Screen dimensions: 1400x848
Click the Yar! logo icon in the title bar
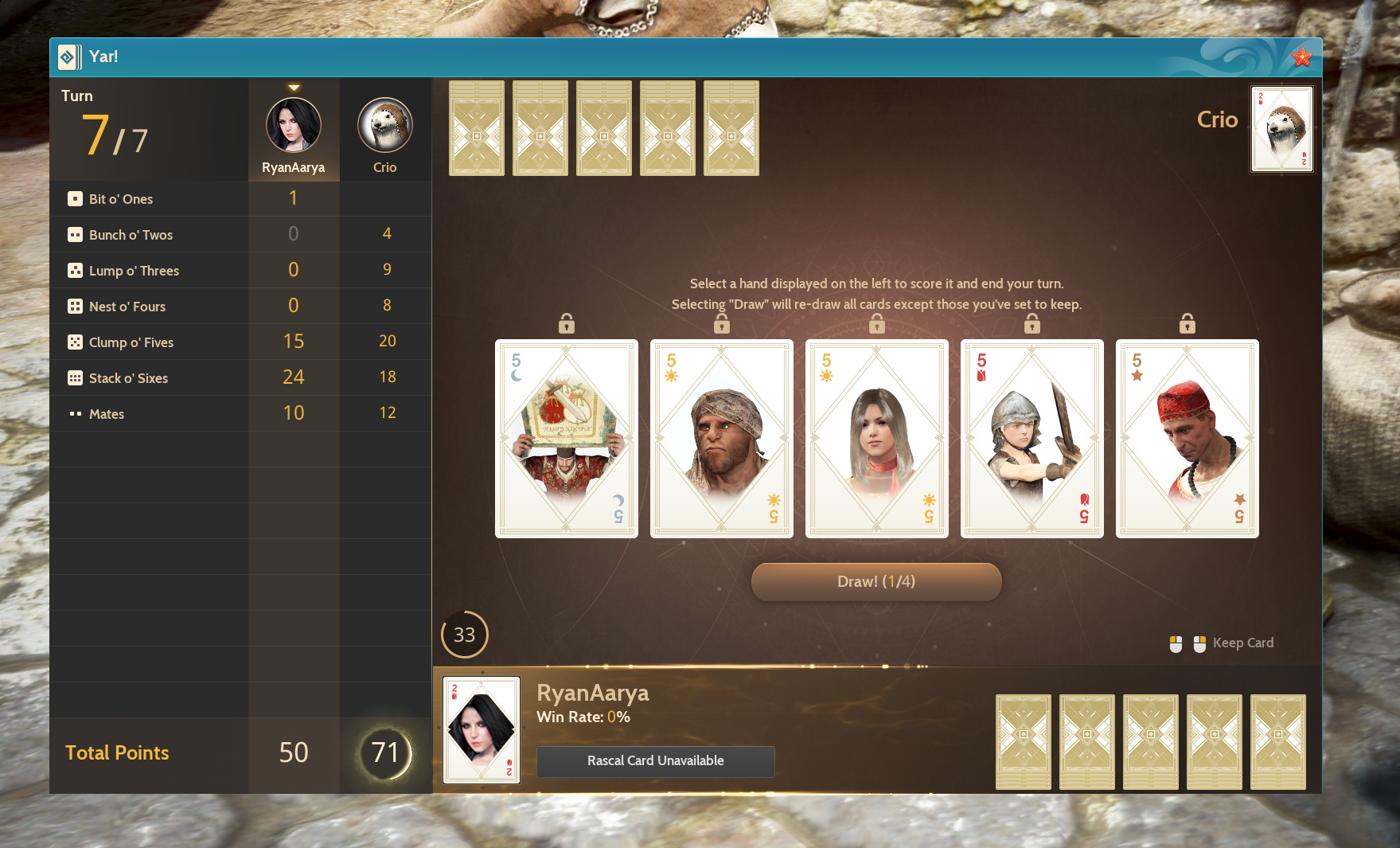pyautogui.click(x=69, y=57)
